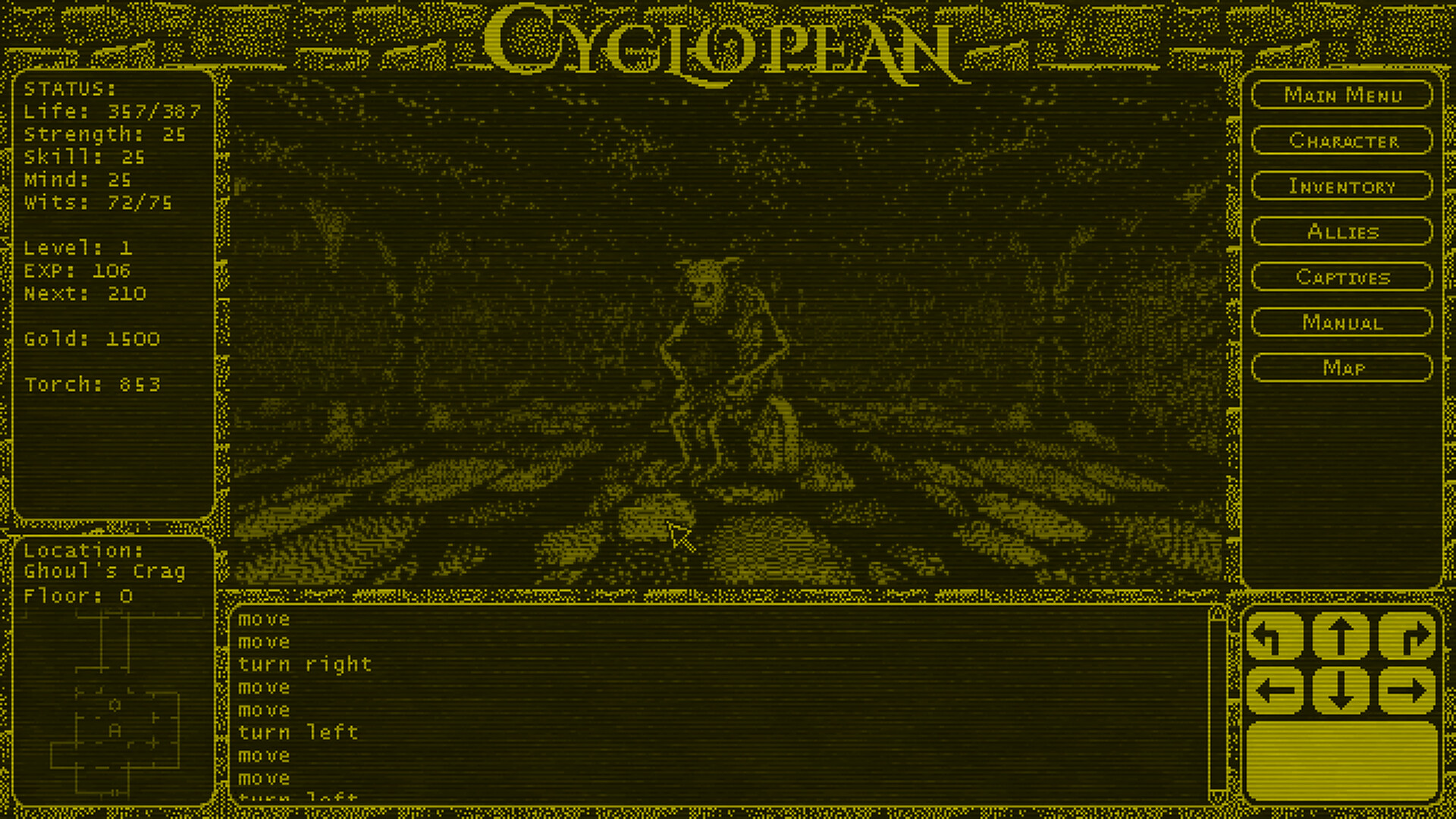Screen dimensions: 1456x819
Task: Open the Main Menu
Action: [1342, 96]
